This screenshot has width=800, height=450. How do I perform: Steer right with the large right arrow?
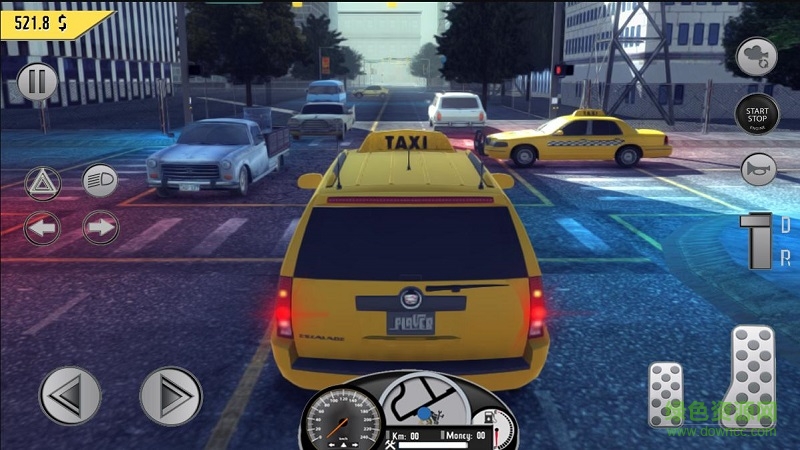coord(170,396)
